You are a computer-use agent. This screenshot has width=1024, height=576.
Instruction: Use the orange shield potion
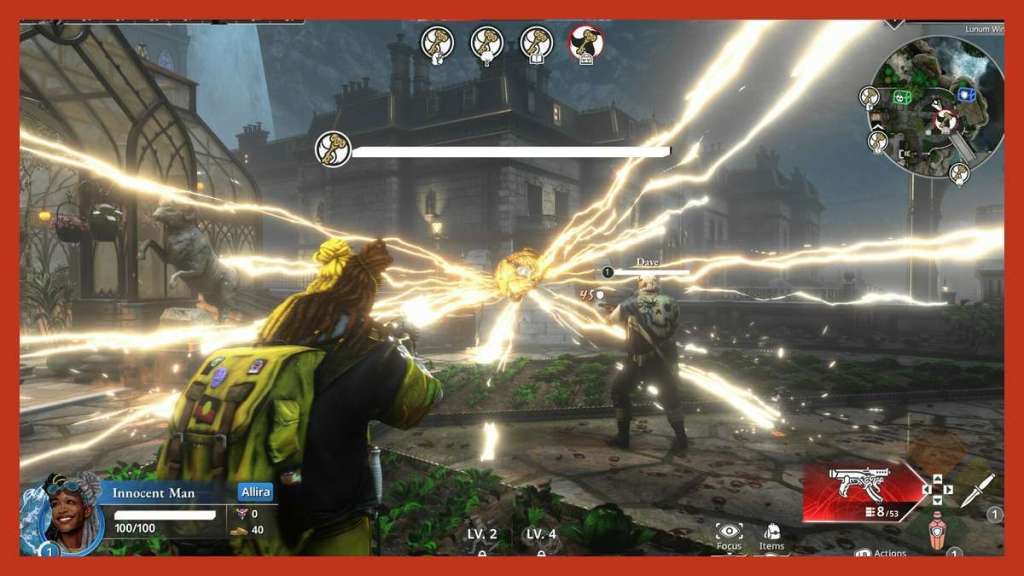click(x=937, y=530)
